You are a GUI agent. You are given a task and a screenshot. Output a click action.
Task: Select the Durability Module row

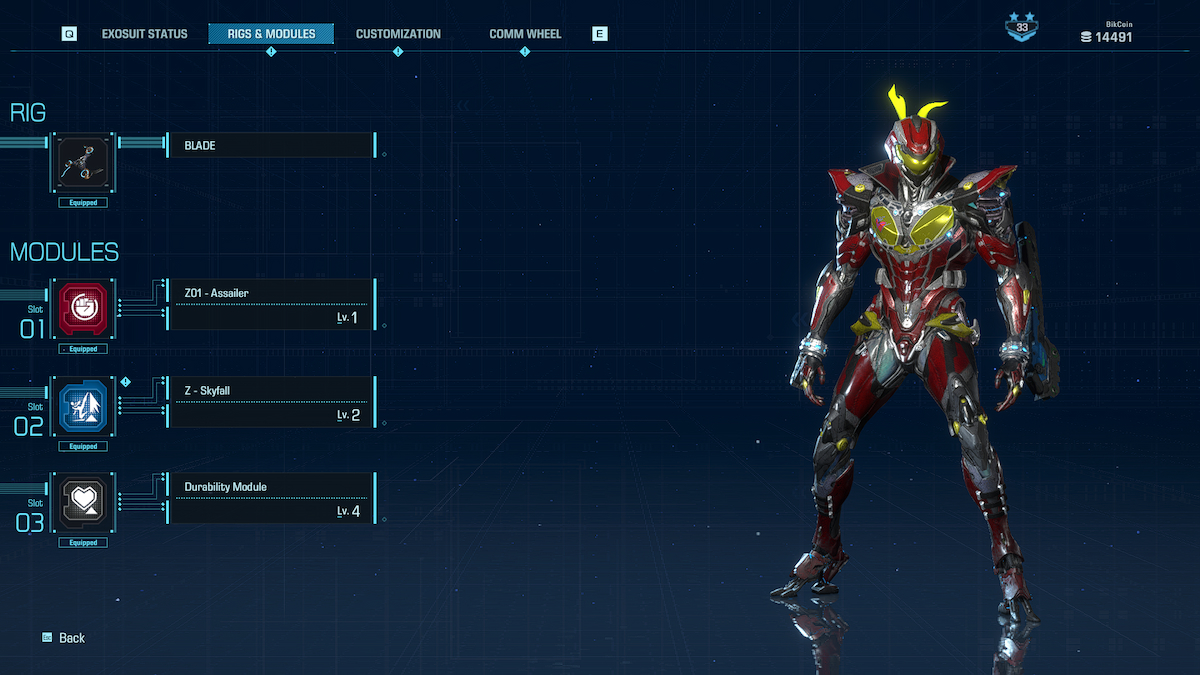[x=271, y=499]
